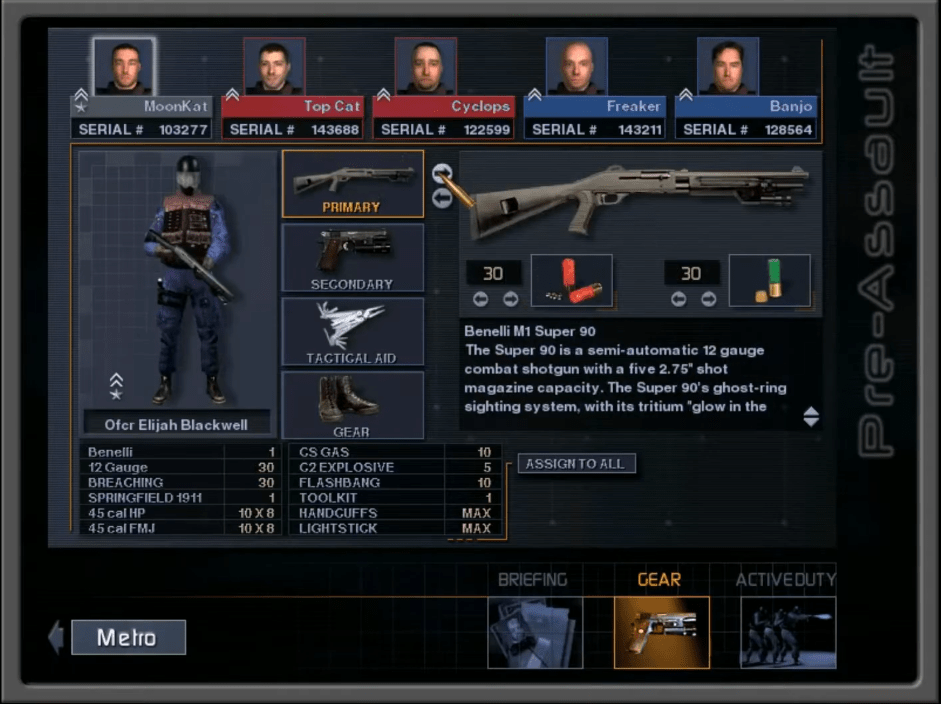Decrease the green shell ammo count
941x704 pixels.
[x=679, y=299]
